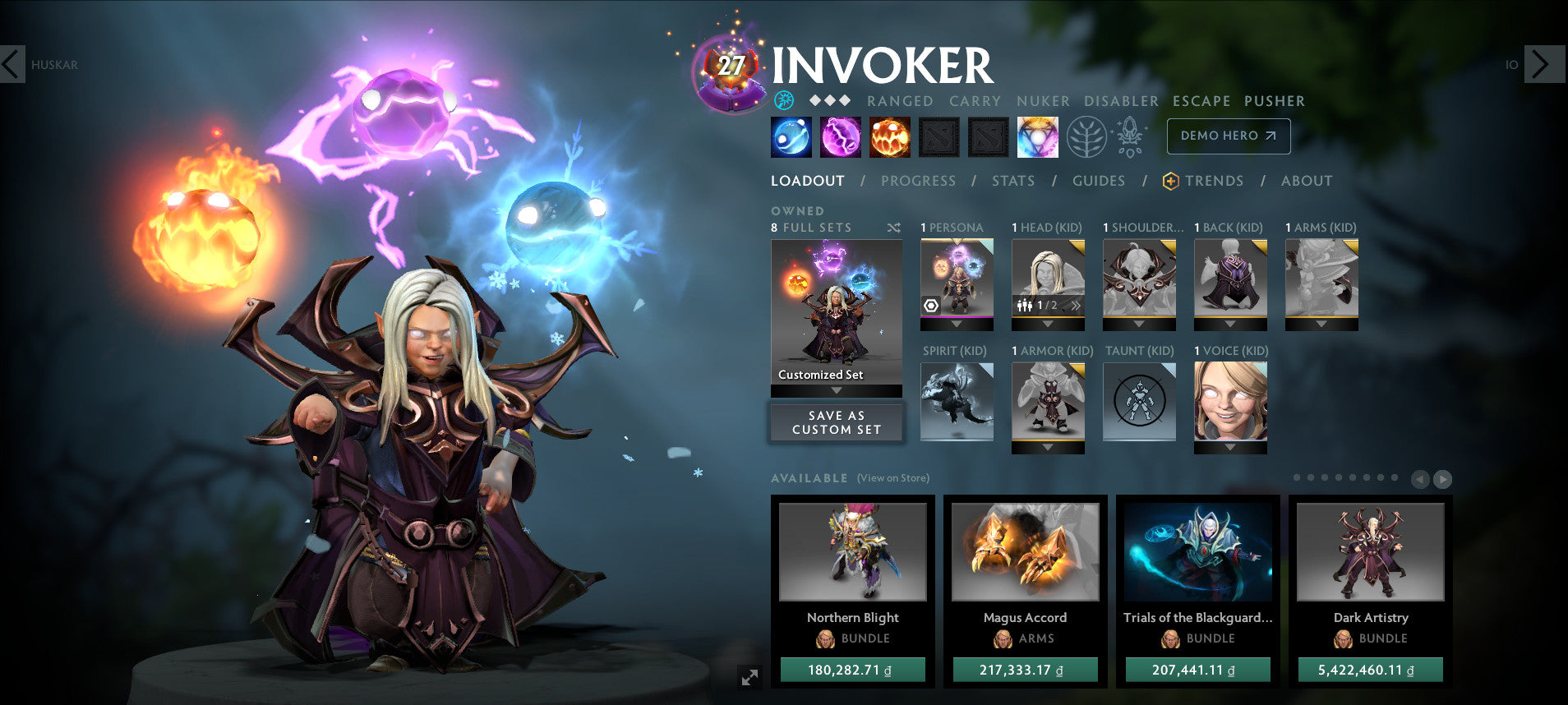Screen dimensions: 1568x705
Task: Open the Aghanim's upgrades icon
Action: coord(1130,136)
